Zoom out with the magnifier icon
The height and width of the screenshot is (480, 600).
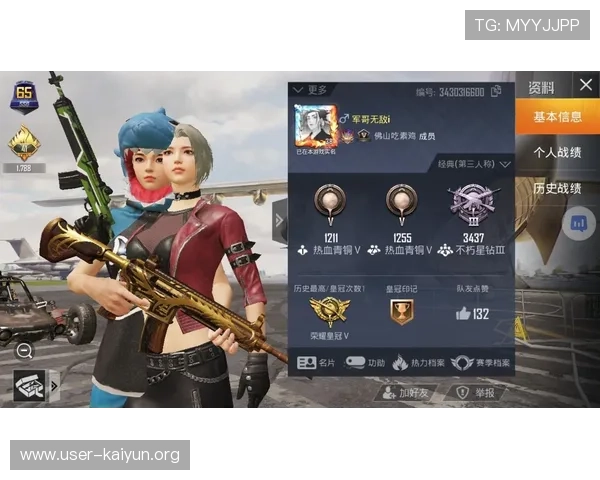tap(24, 350)
